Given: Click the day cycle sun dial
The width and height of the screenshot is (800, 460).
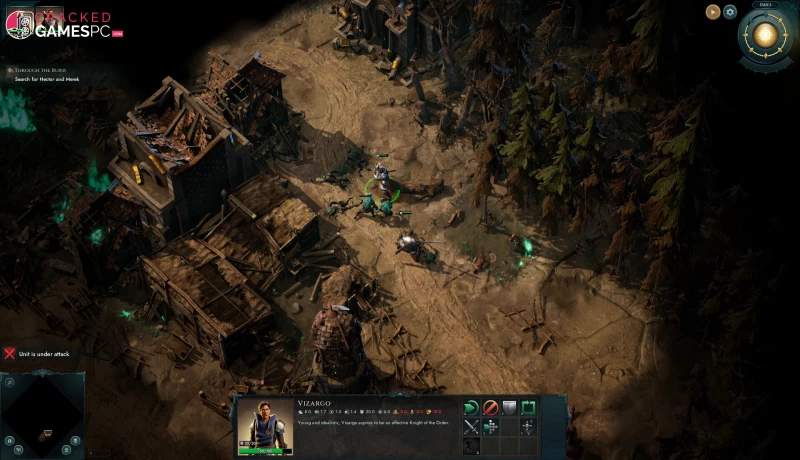Looking at the screenshot, I should click(767, 36).
